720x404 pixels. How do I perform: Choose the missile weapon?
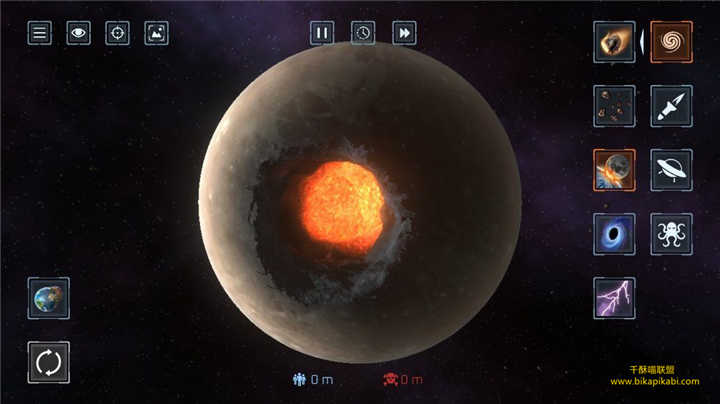pos(671,105)
